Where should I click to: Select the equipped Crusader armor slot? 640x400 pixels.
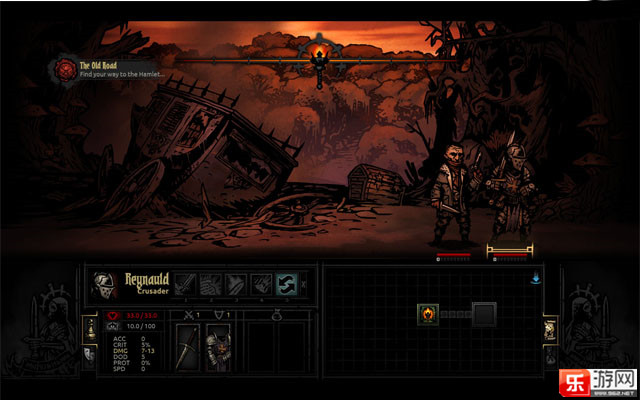click(x=218, y=346)
